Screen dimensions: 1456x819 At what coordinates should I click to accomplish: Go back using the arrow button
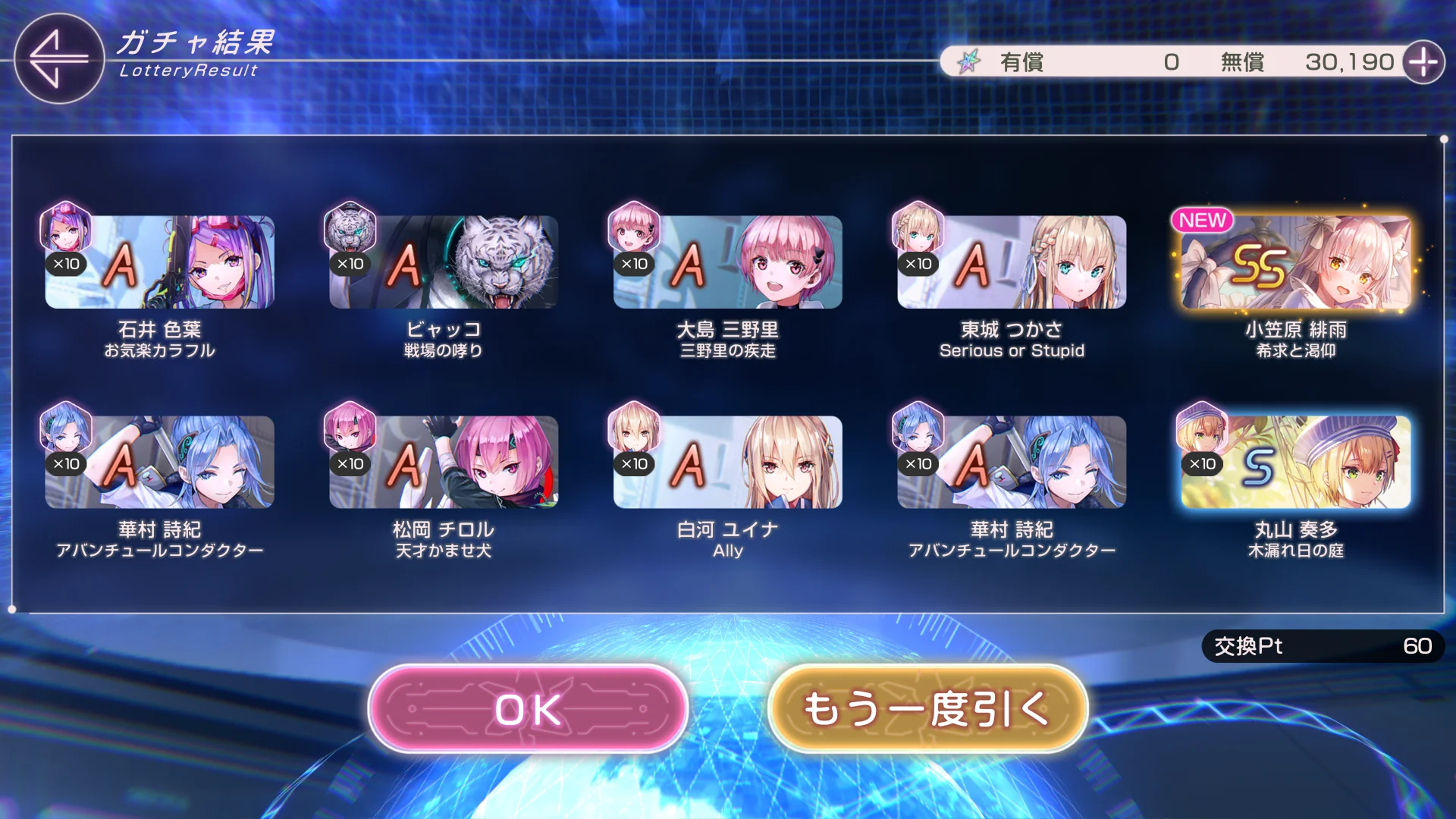58,58
